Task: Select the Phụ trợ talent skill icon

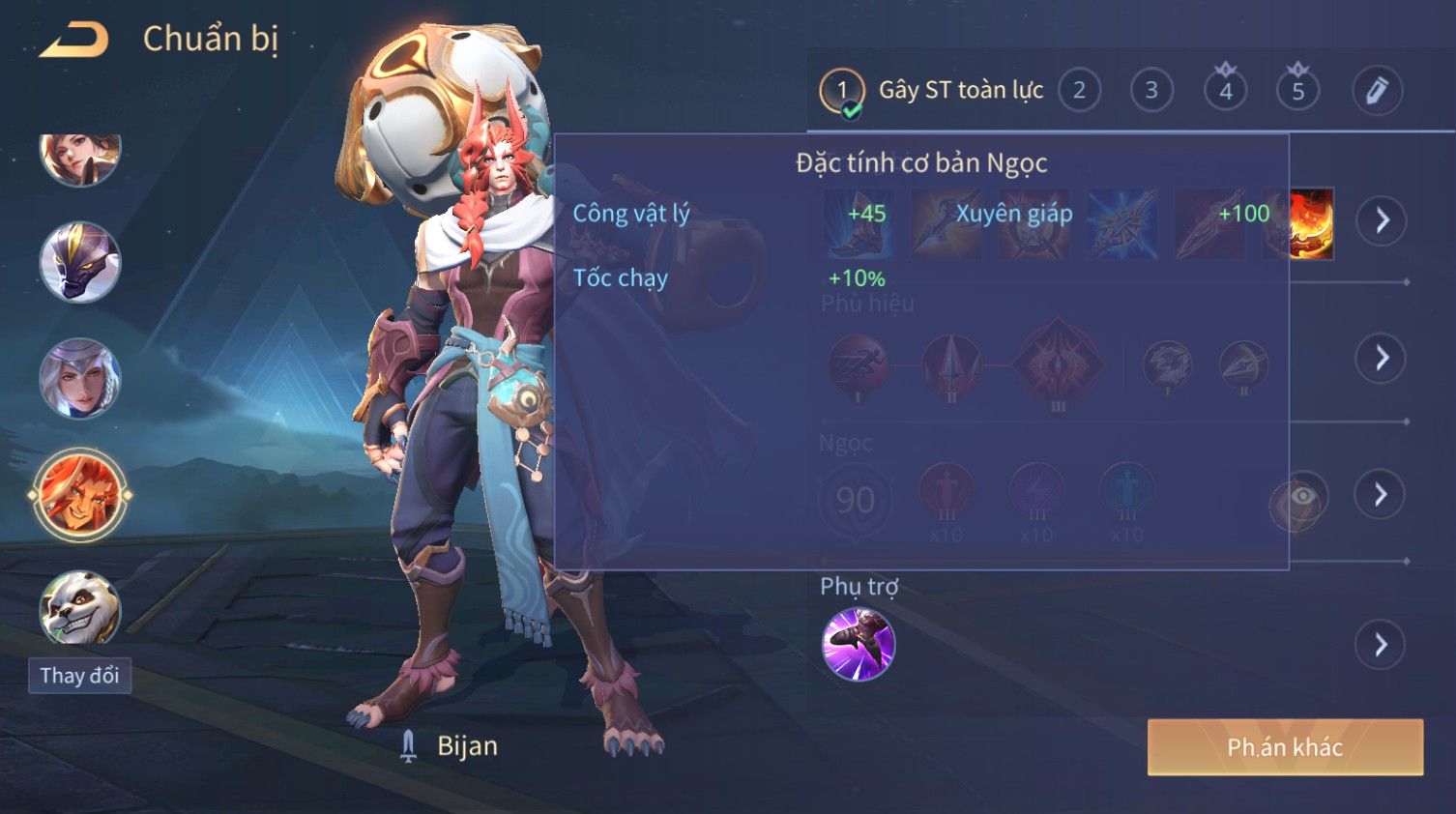Action: click(858, 644)
